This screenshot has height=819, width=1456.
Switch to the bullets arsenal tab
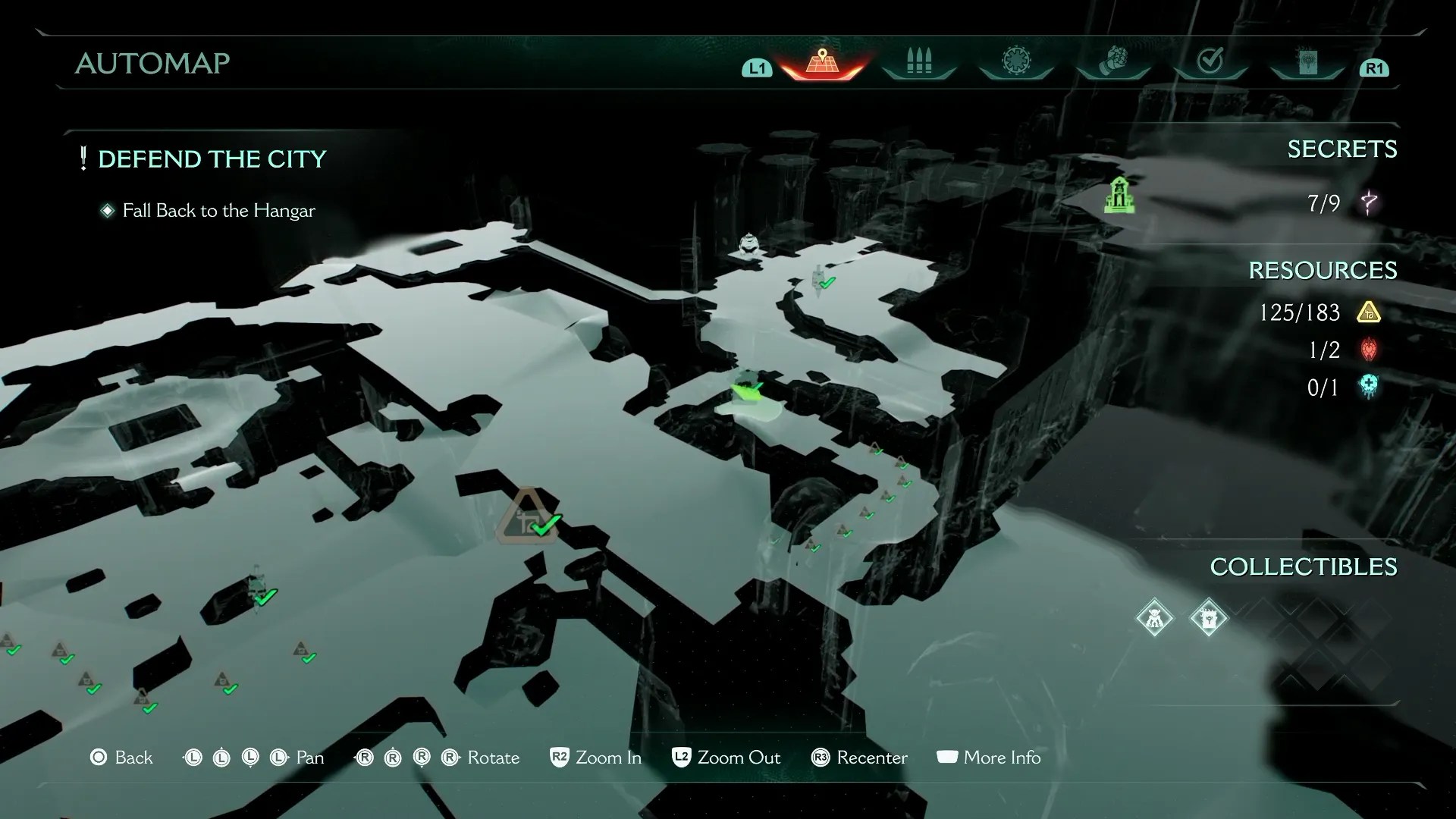tap(918, 63)
